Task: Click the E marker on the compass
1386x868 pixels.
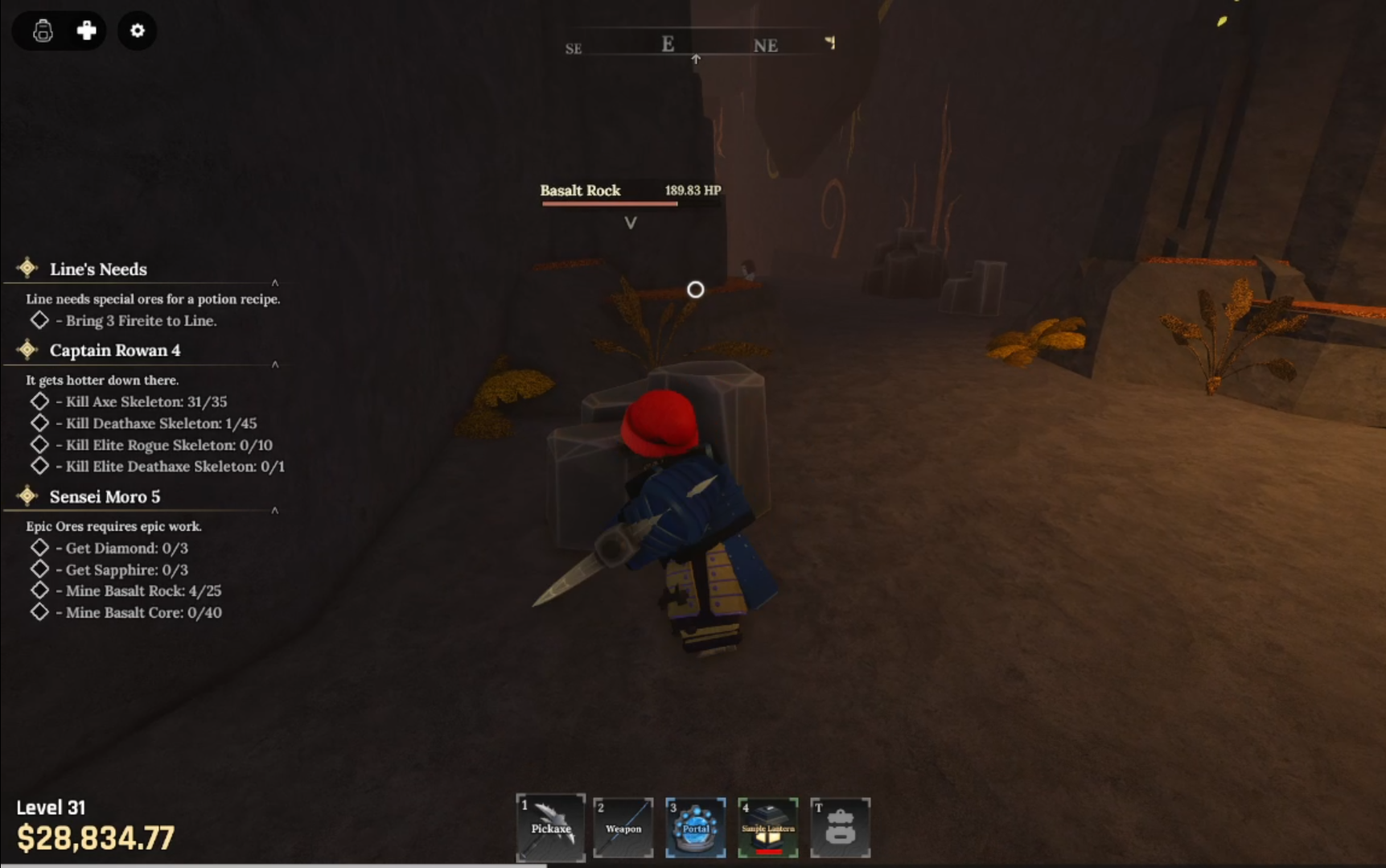Action: click(667, 44)
